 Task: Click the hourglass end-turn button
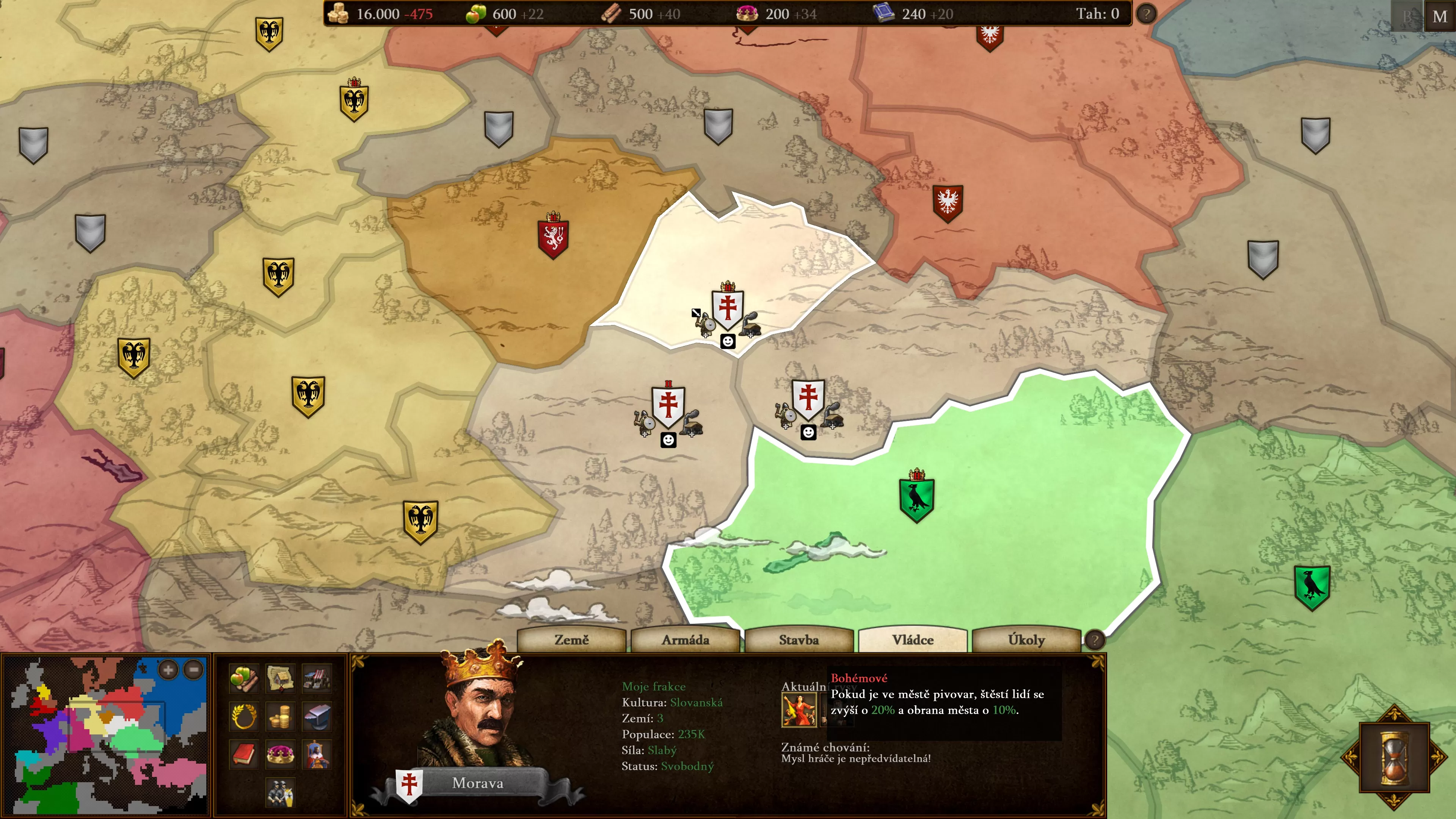pyautogui.click(x=1394, y=757)
